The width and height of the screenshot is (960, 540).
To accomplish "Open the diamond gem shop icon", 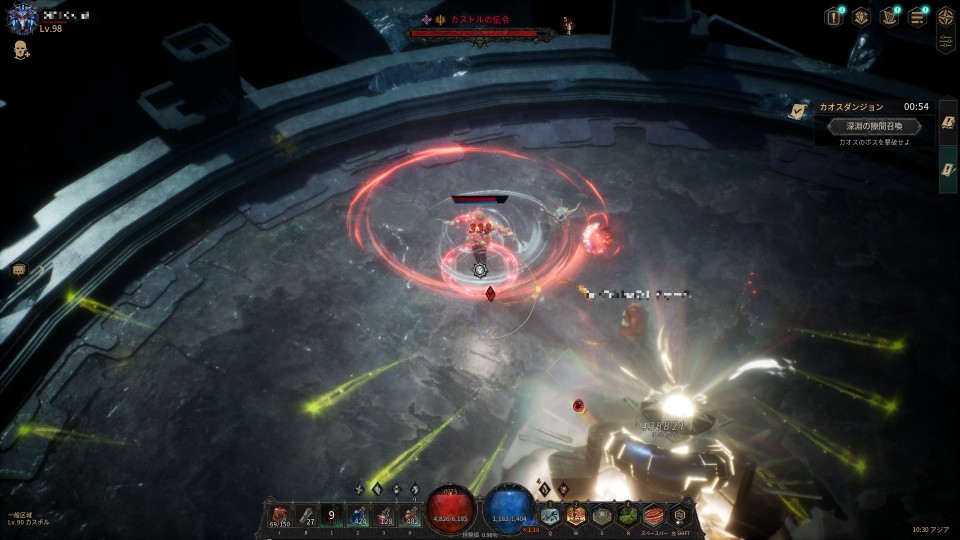I will [860, 17].
